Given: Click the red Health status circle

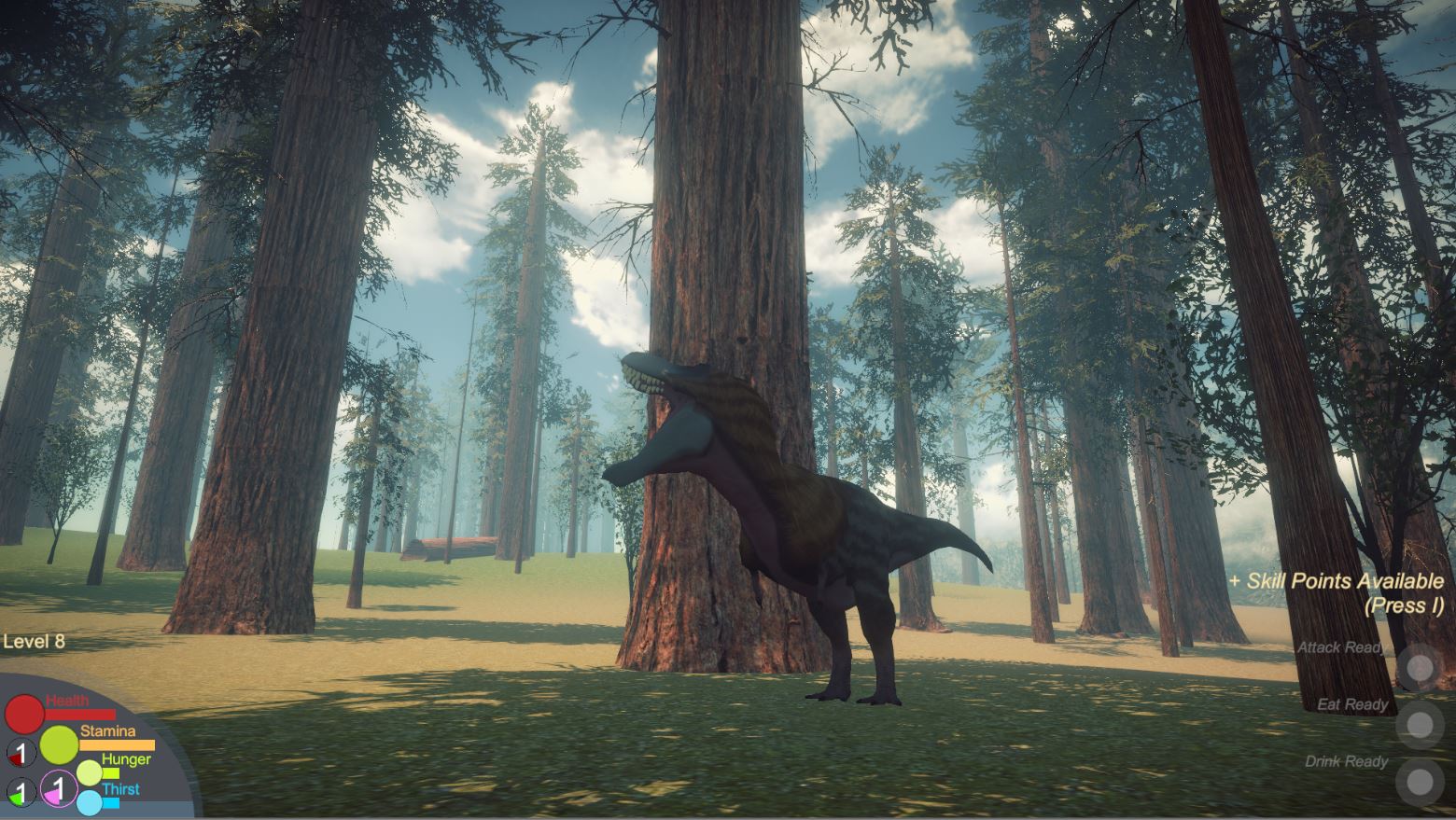Looking at the screenshot, I should pos(24,715).
